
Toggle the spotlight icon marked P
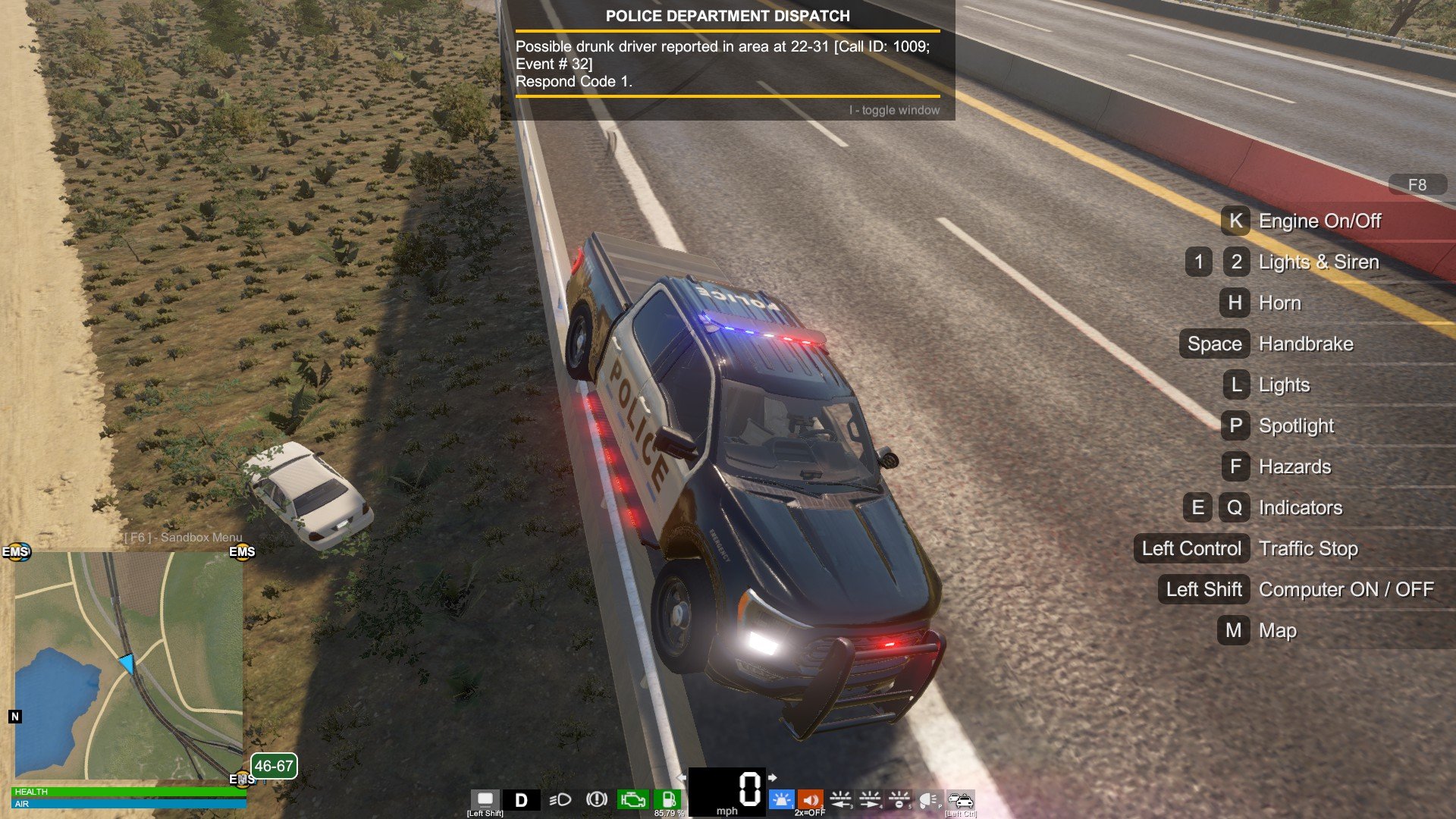pos(928,799)
